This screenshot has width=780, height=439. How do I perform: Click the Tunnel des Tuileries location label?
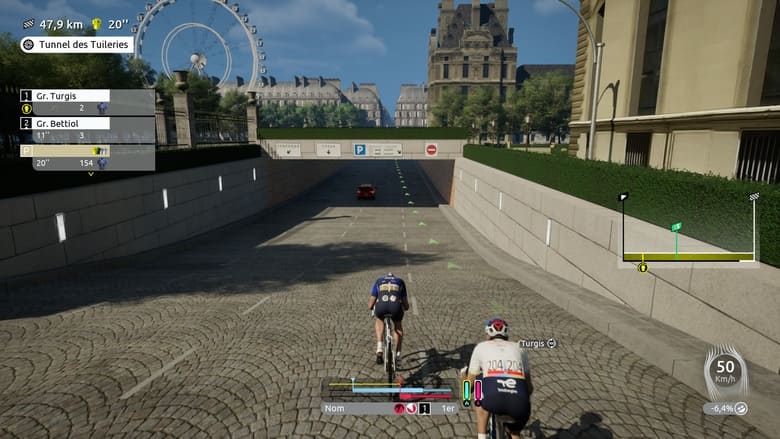pyautogui.click(x=77, y=45)
